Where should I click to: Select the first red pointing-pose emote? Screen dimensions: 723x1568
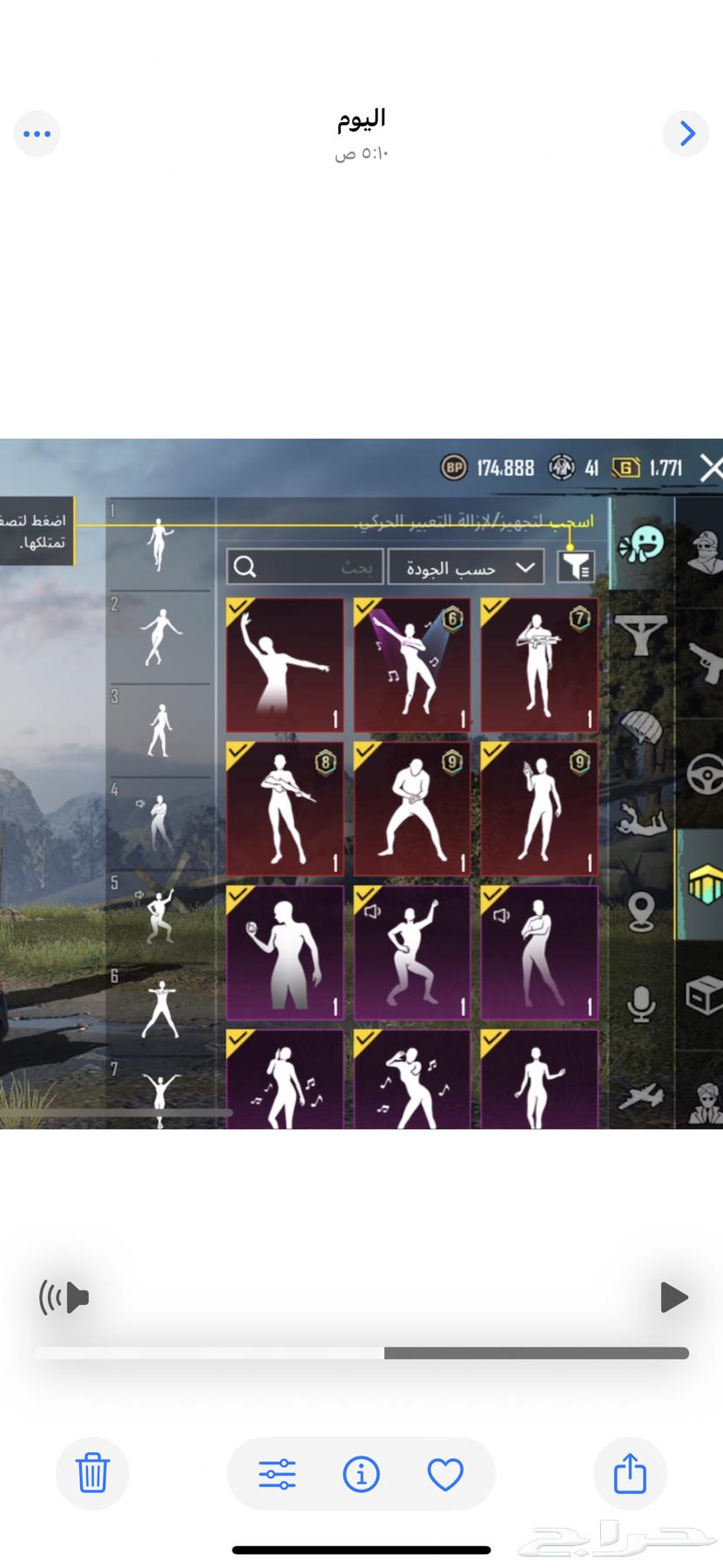tap(285, 665)
